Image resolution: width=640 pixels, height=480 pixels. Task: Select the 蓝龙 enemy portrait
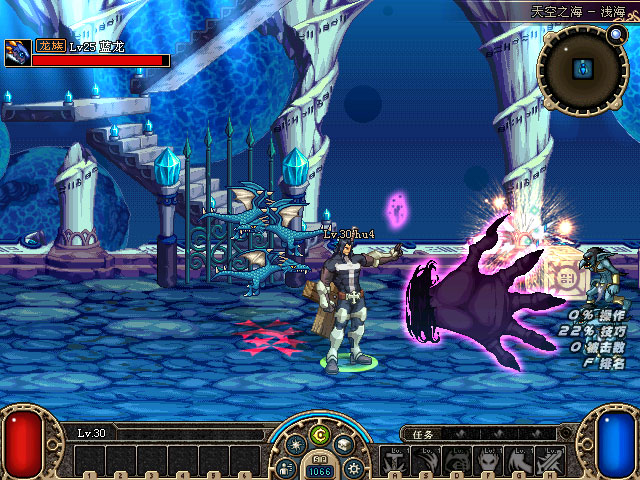tap(17, 53)
